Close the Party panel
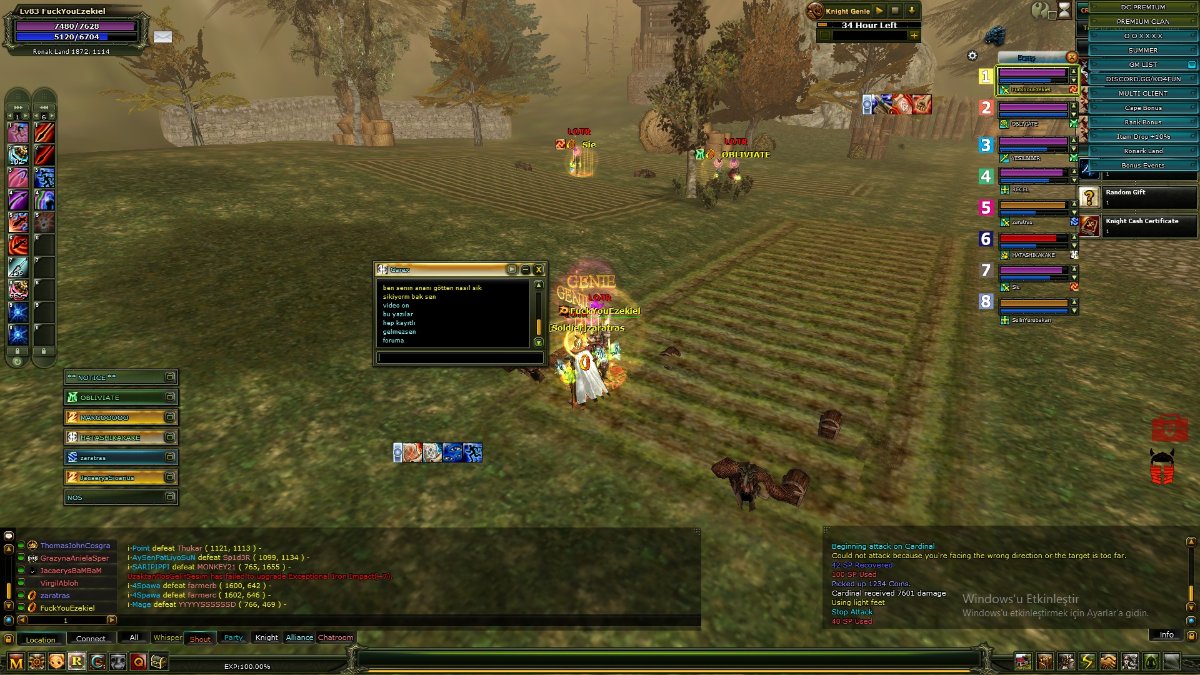The image size is (1200, 675). click(x=1072, y=57)
